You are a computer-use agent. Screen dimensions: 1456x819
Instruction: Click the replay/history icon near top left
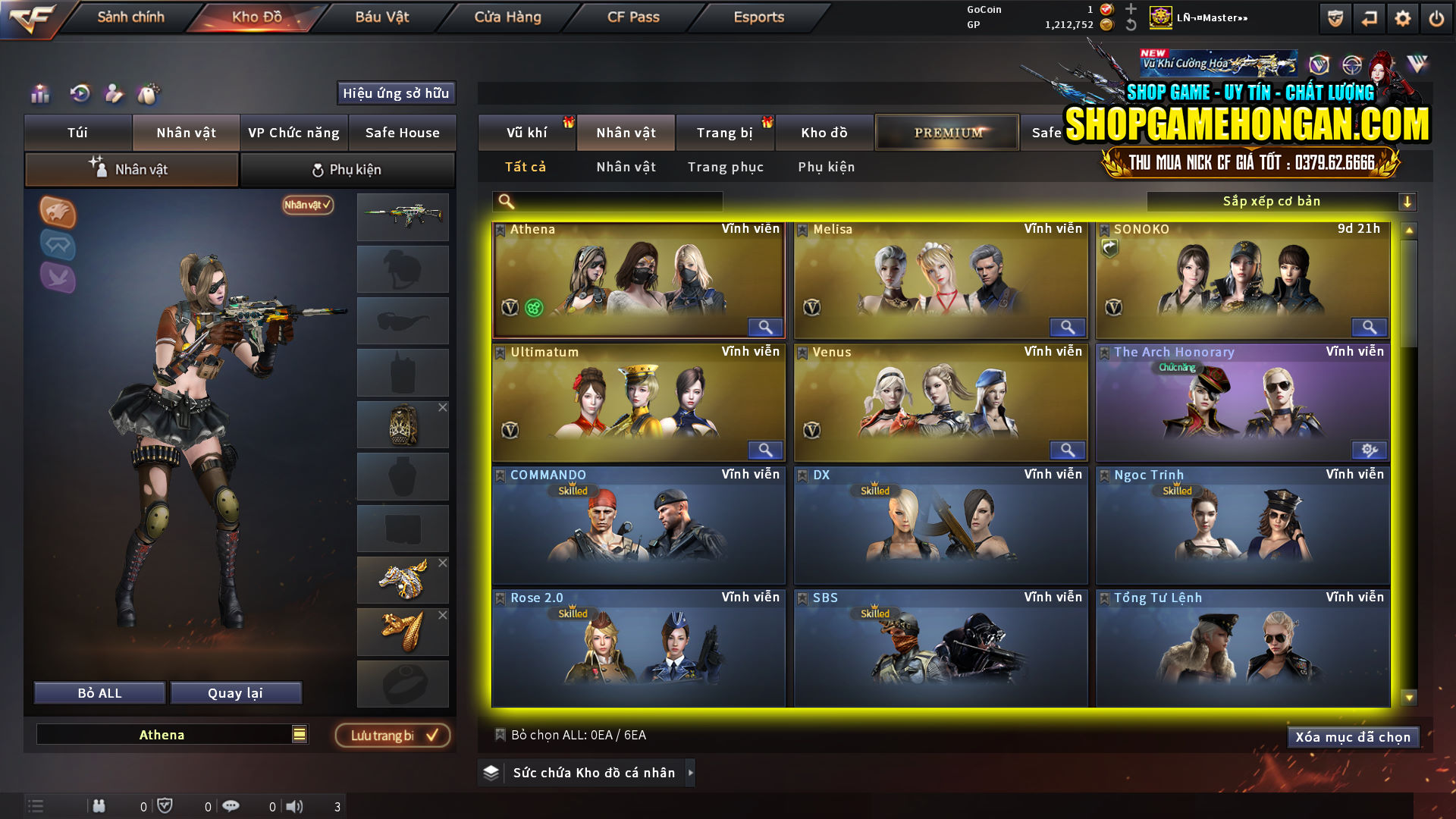(78, 94)
